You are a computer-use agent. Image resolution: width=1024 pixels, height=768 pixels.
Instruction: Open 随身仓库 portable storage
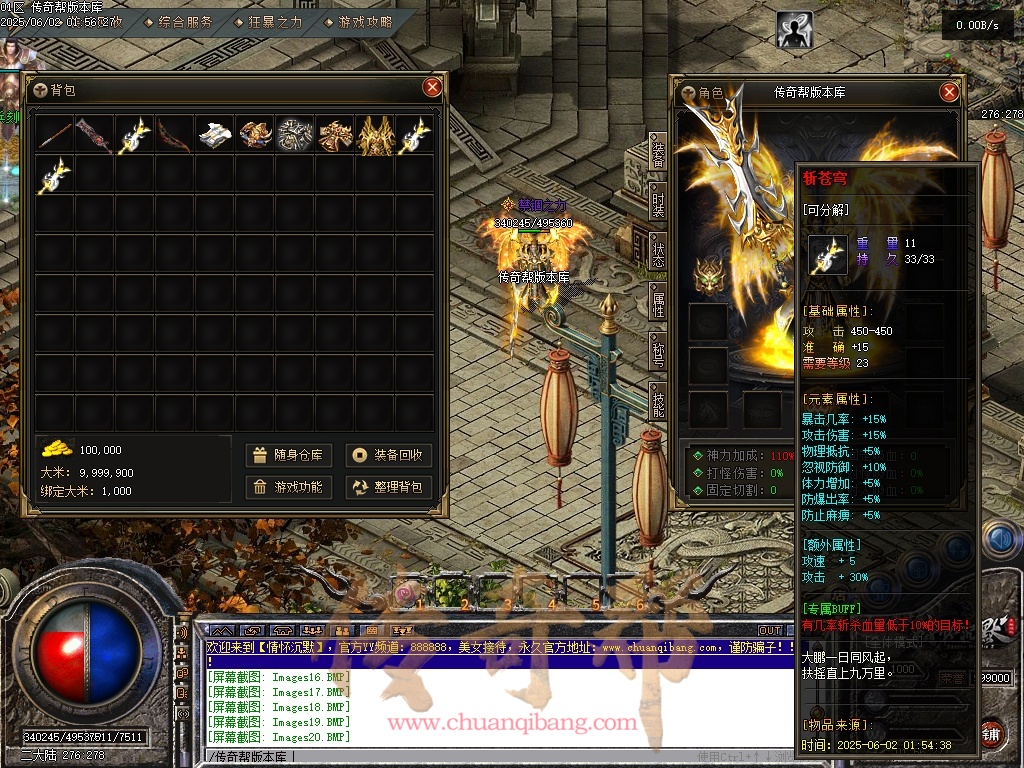(290, 455)
